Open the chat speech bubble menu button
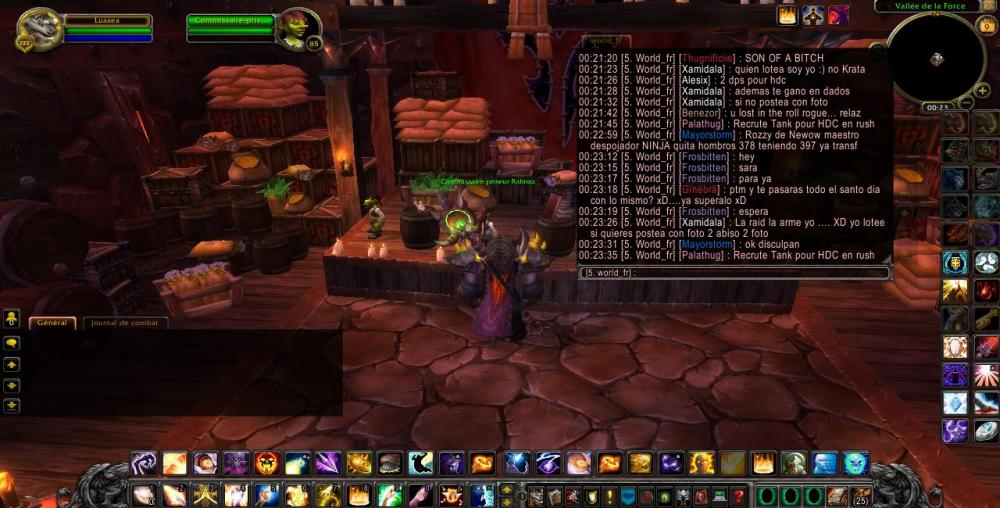Image resolution: width=1000 pixels, height=508 pixels. (x=12, y=342)
